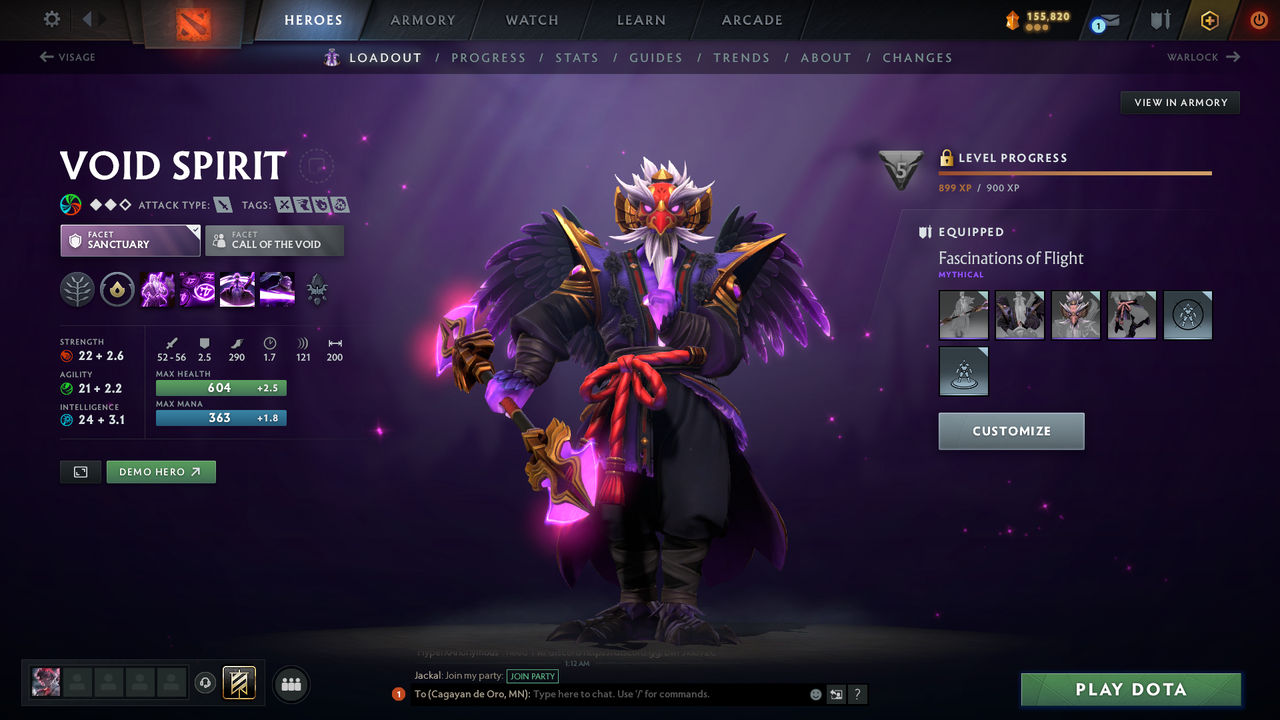This screenshot has height=720, width=1280.
Task: Click the Astral Step ability icon
Action: [x=277, y=290]
